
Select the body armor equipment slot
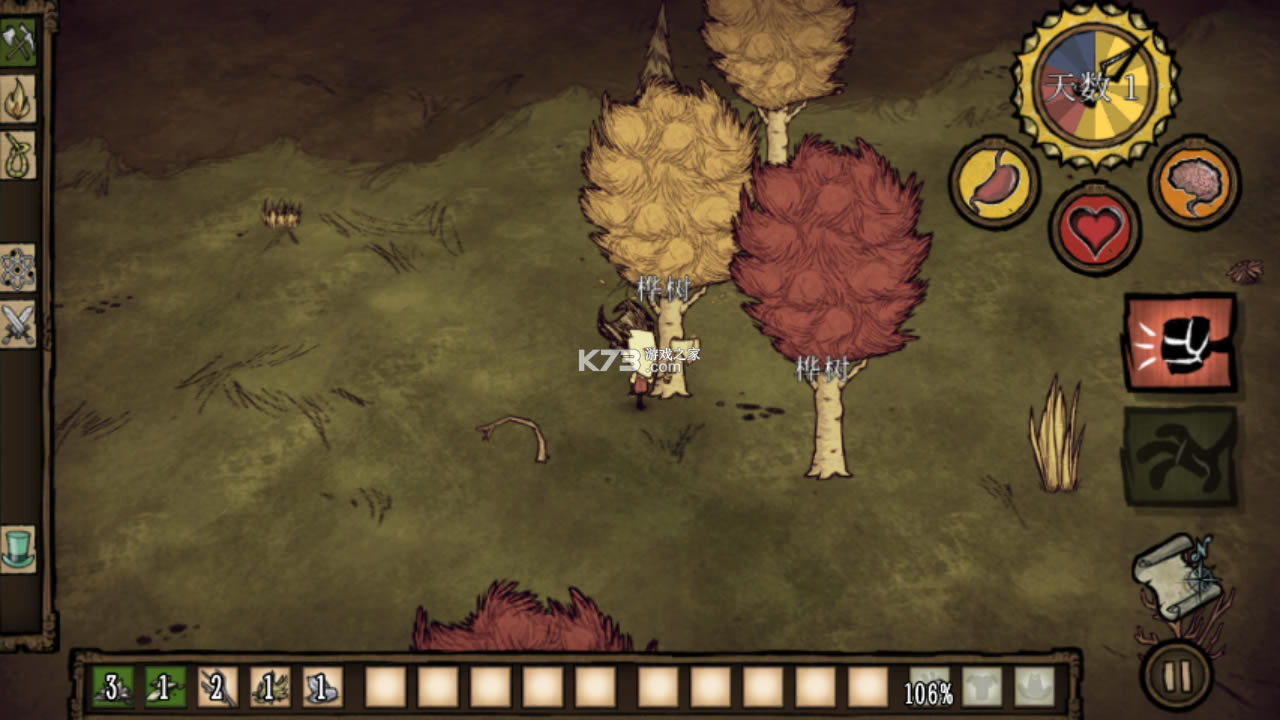pos(982,687)
